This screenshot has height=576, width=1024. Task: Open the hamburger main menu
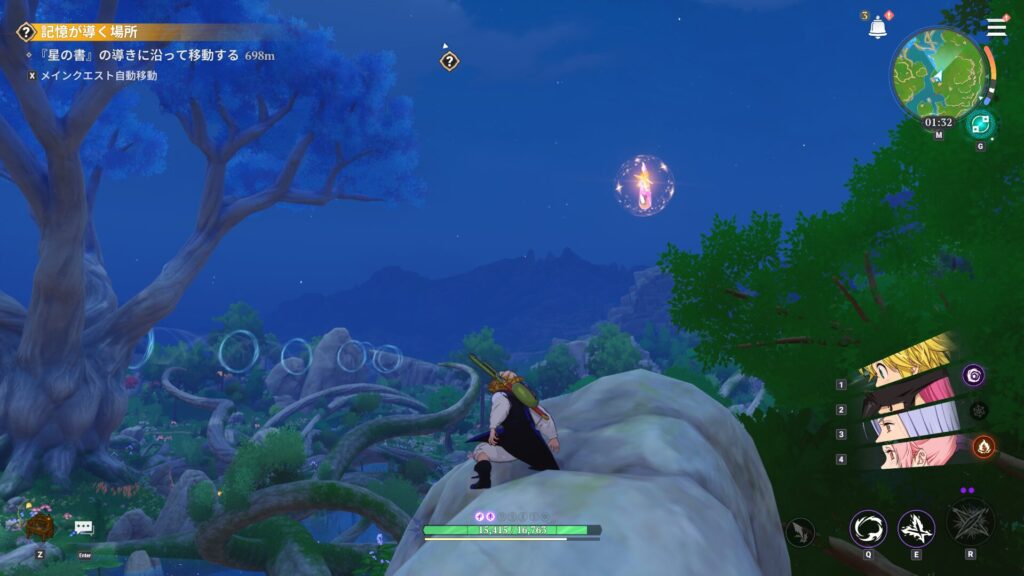tap(997, 27)
